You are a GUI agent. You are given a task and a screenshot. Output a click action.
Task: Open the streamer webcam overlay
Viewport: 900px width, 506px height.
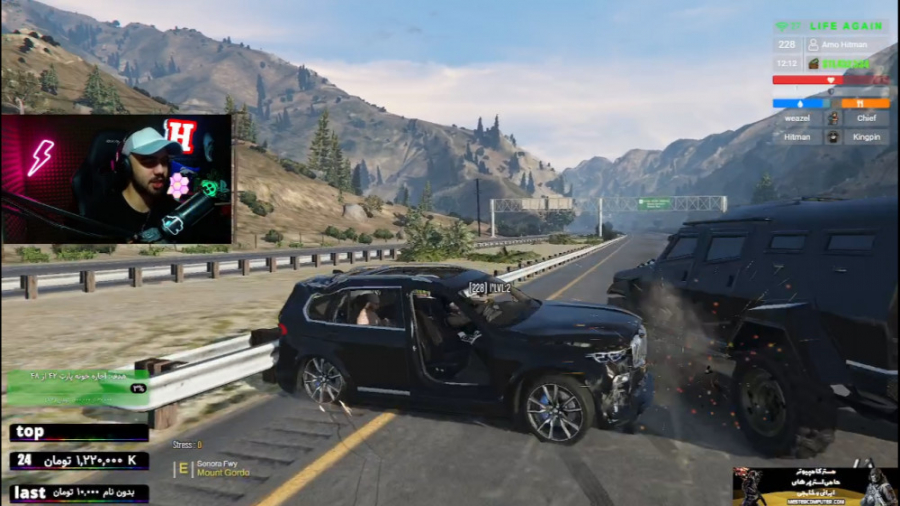pos(116,179)
